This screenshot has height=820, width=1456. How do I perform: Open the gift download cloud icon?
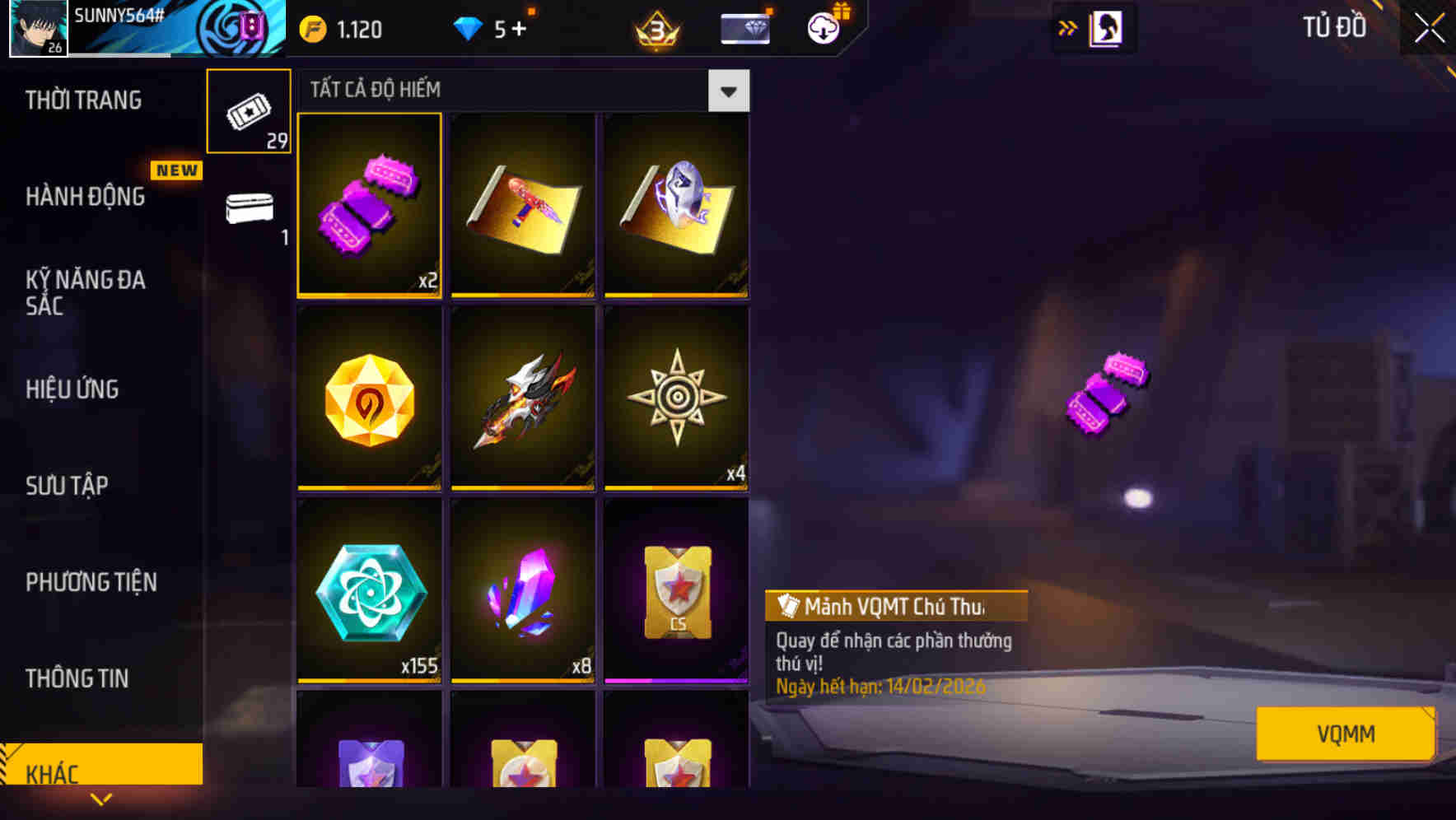[823, 27]
